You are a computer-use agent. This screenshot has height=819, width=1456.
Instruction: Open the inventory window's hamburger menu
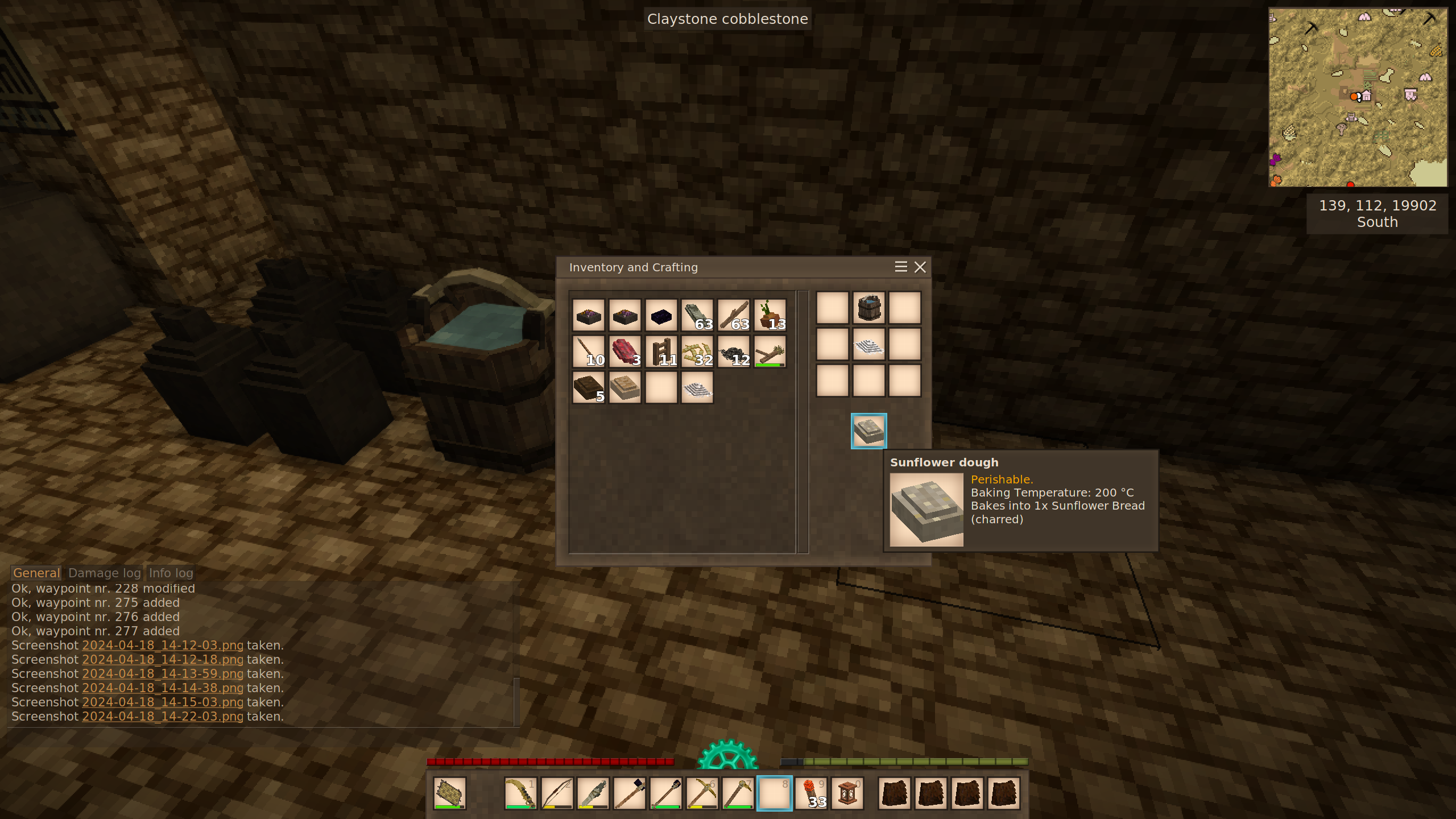coord(900,267)
